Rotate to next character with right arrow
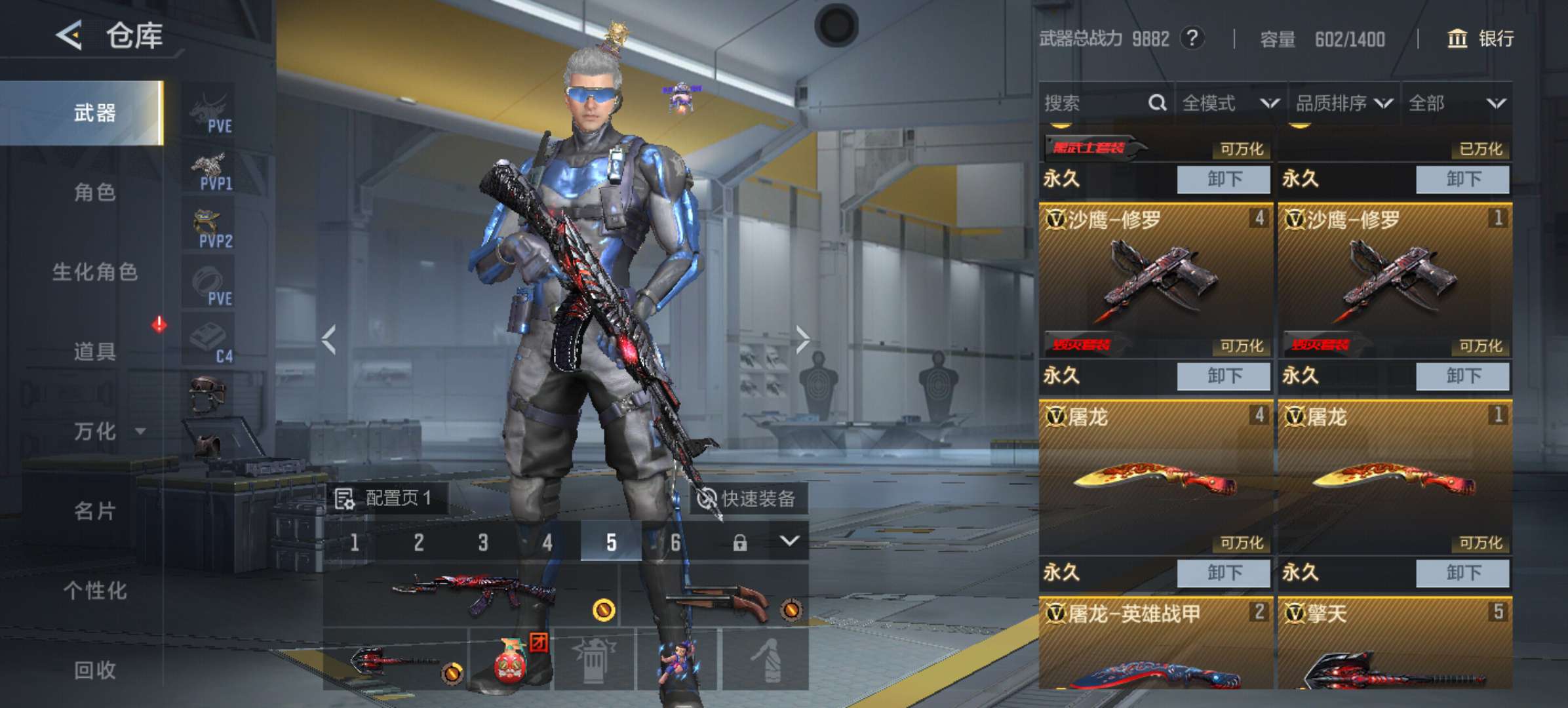Screen dimensions: 1568x708 pos(803,340)
